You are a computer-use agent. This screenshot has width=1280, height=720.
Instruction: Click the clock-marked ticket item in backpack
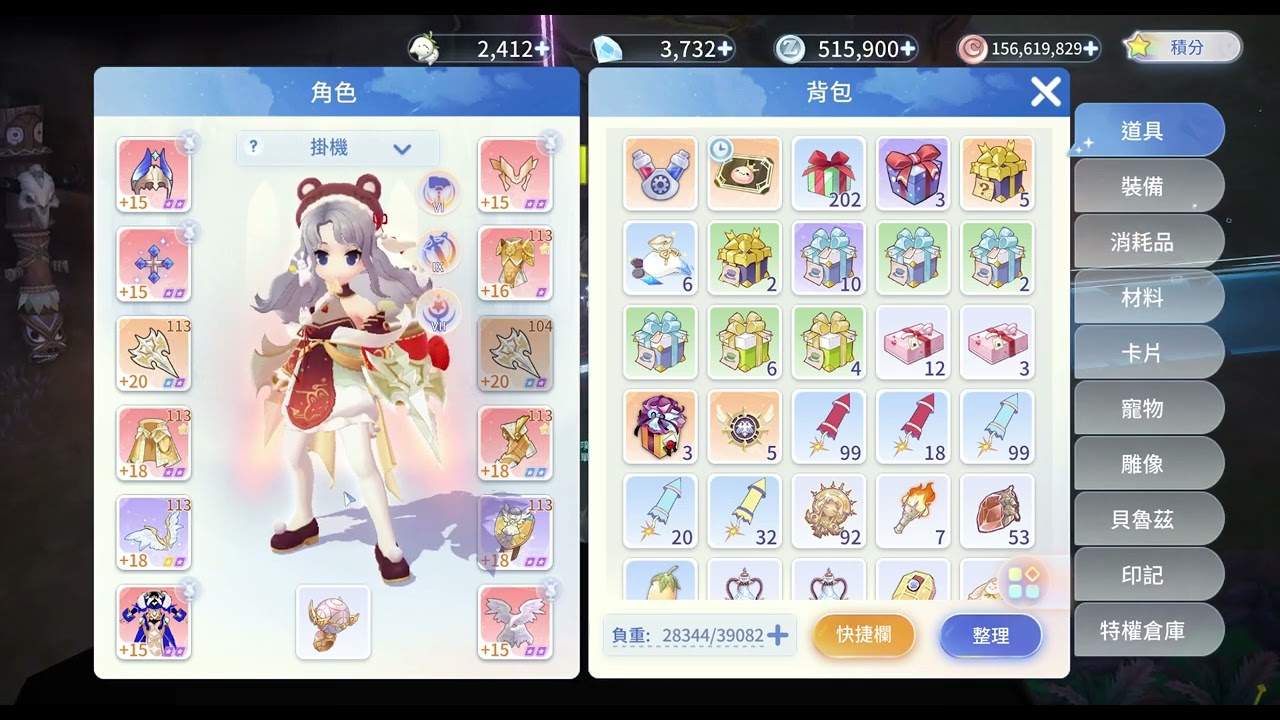745,175
